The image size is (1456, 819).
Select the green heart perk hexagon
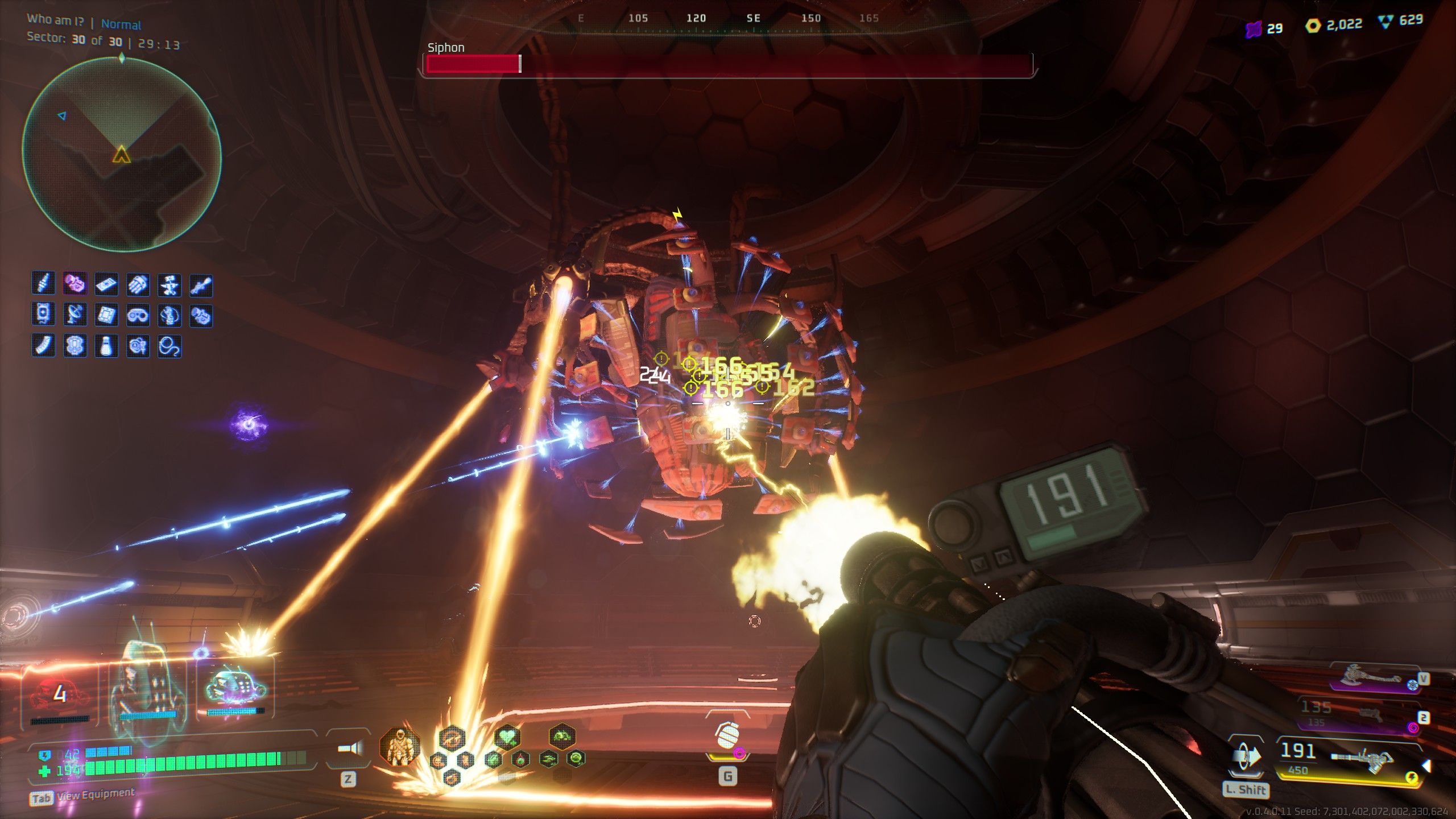coord(507,738)
